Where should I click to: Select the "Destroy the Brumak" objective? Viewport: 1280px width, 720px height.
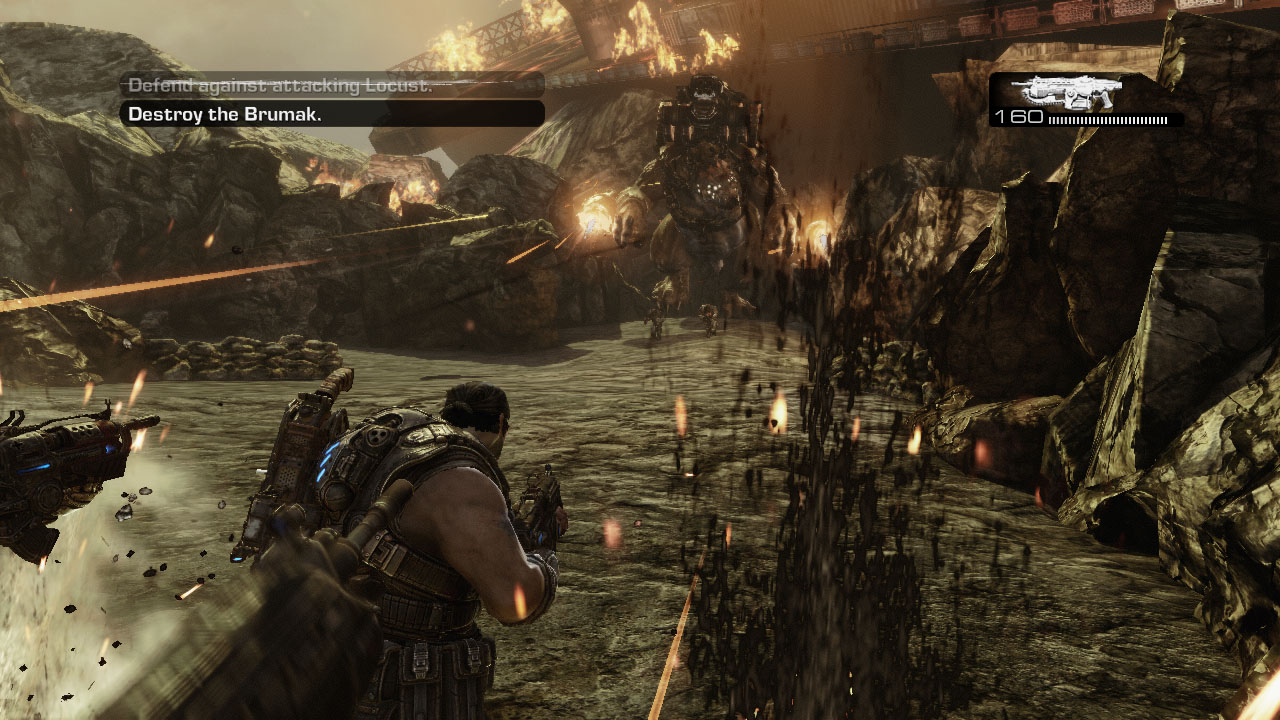(x=224, y=114)
